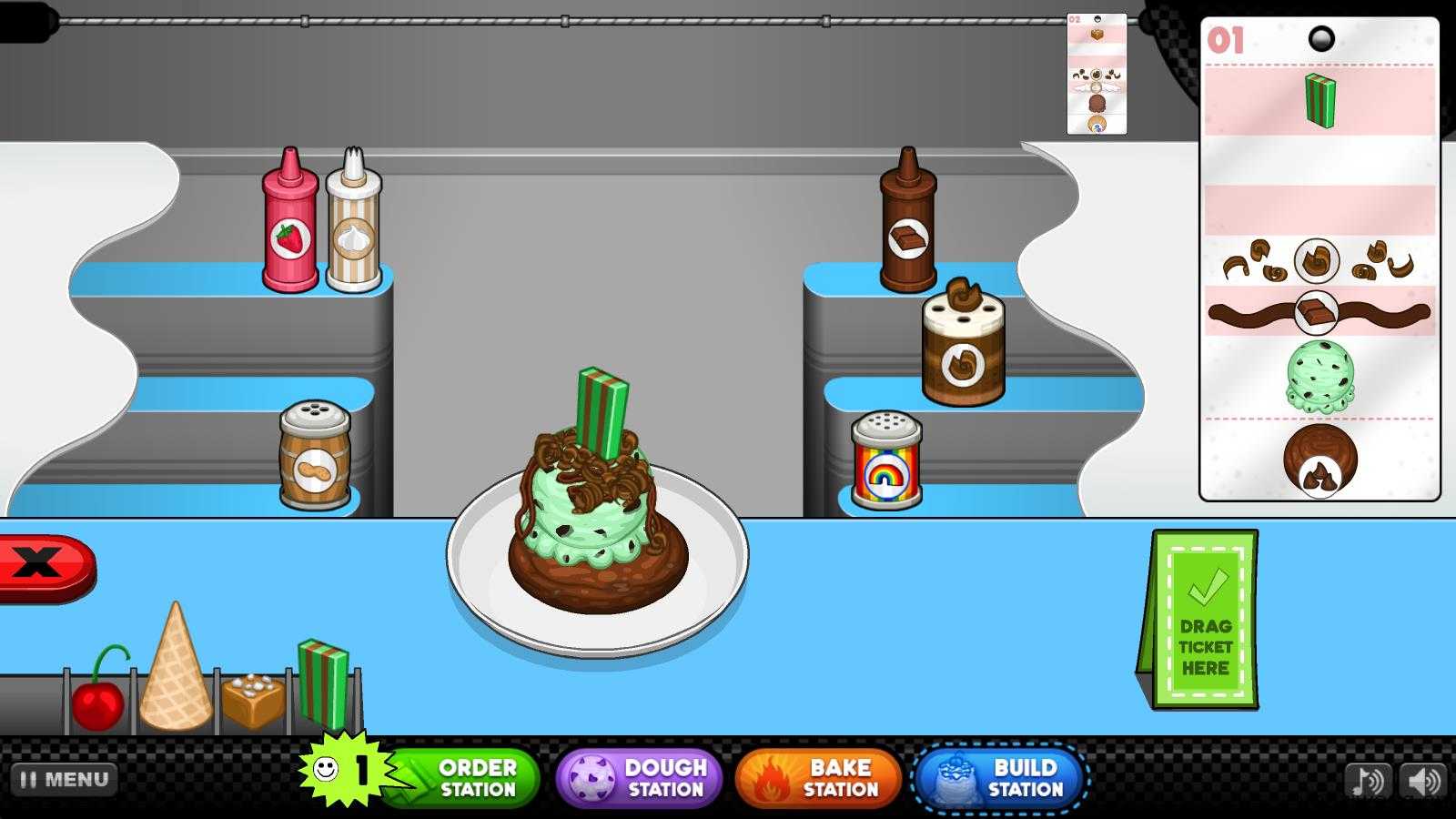
Task: Select the Build Station tab
Action: point(1001,778)
